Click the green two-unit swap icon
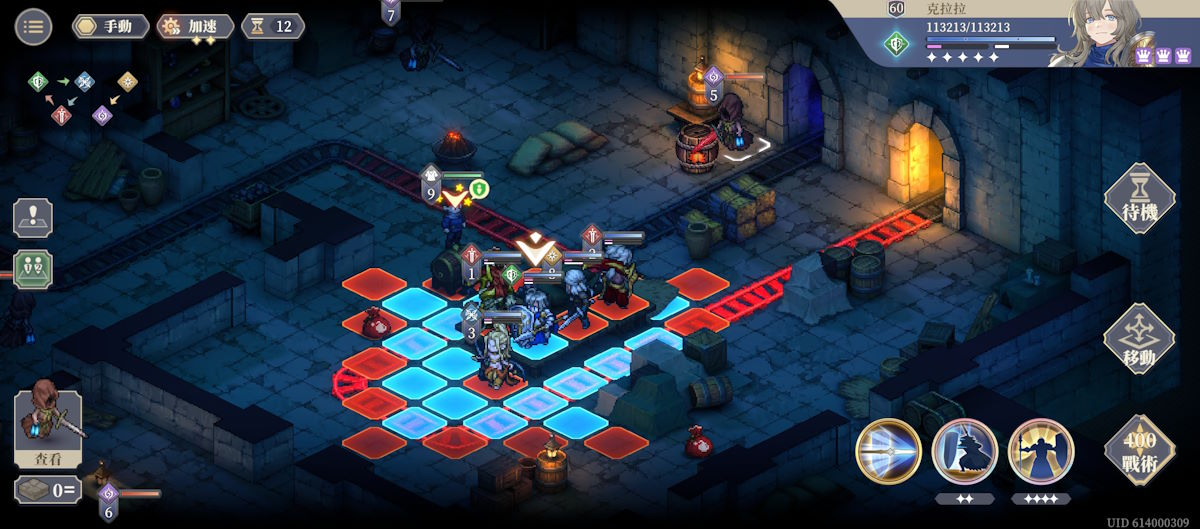 pyautogui.click(x=33, y=270)
